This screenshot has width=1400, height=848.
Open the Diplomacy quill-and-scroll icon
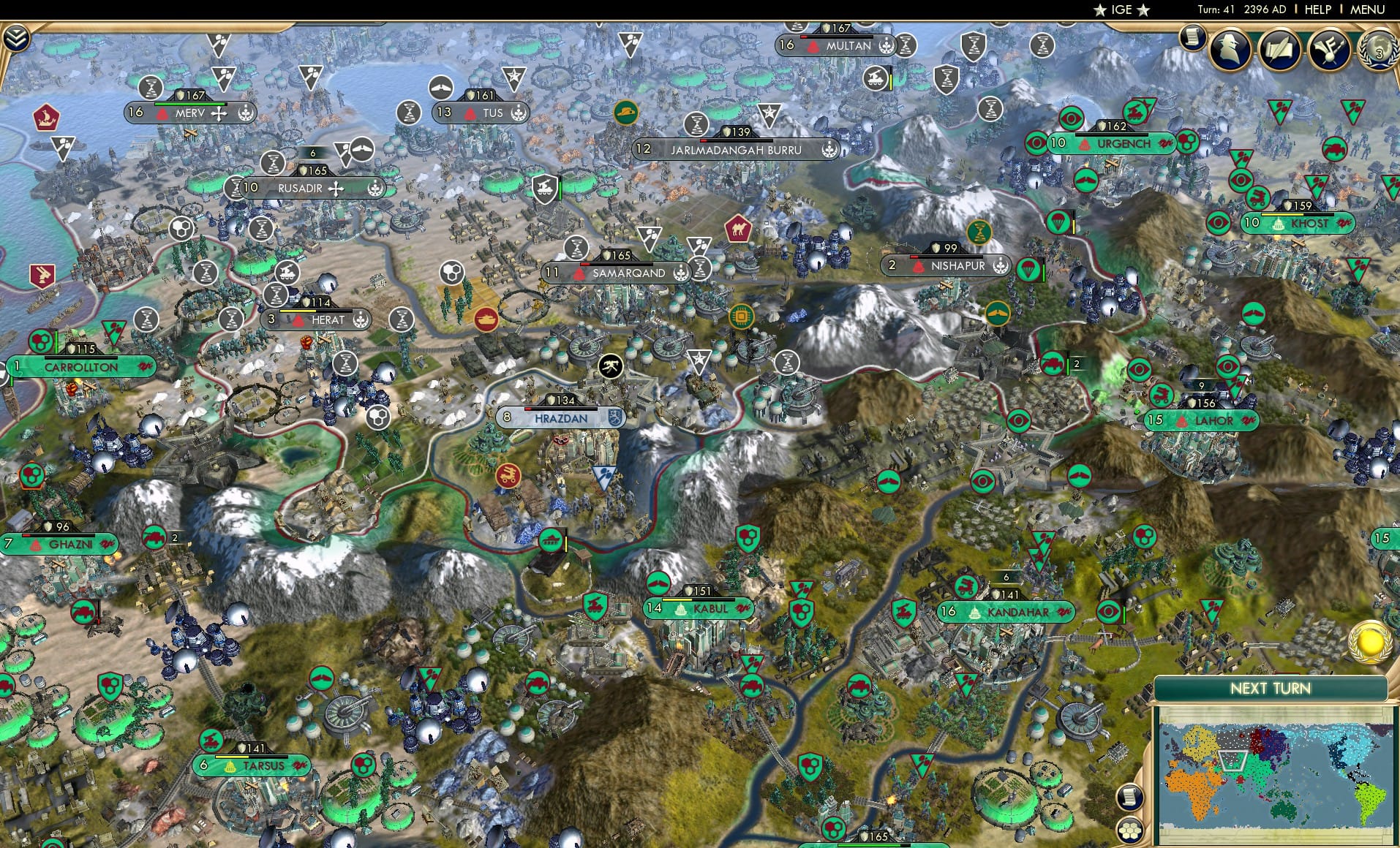pos(1279,50)
